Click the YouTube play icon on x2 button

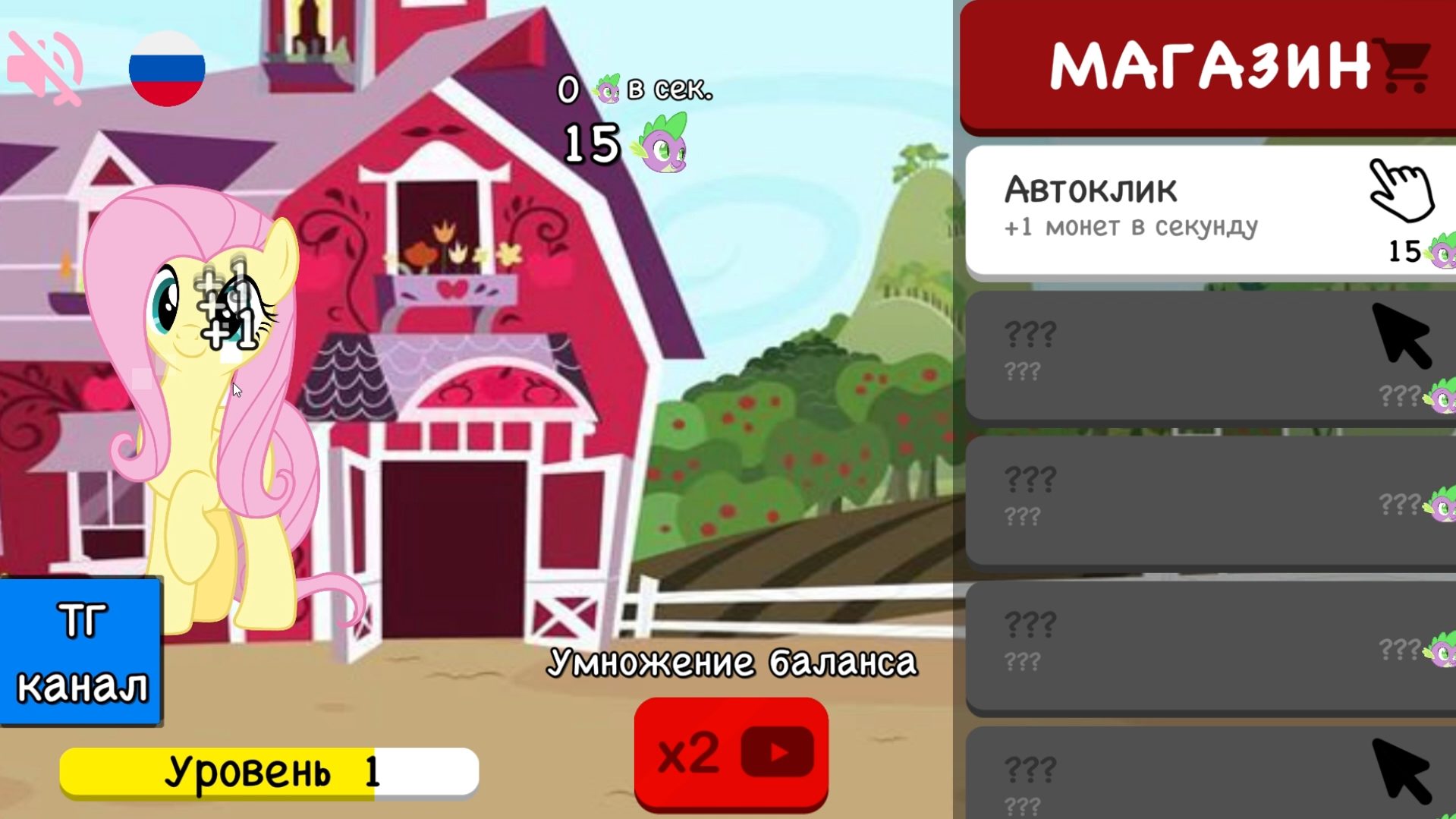tap(779, 752)
